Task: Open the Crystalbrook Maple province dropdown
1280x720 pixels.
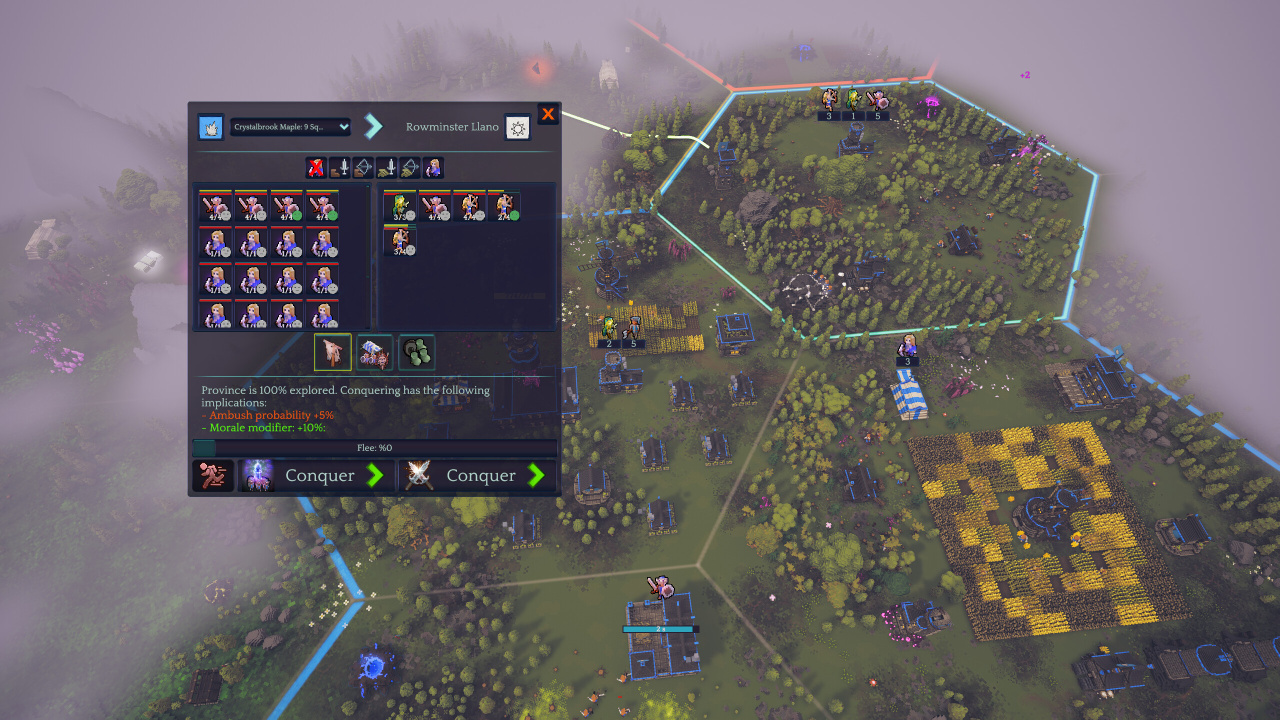Action: pyautogui.click(x=290, y=127)
